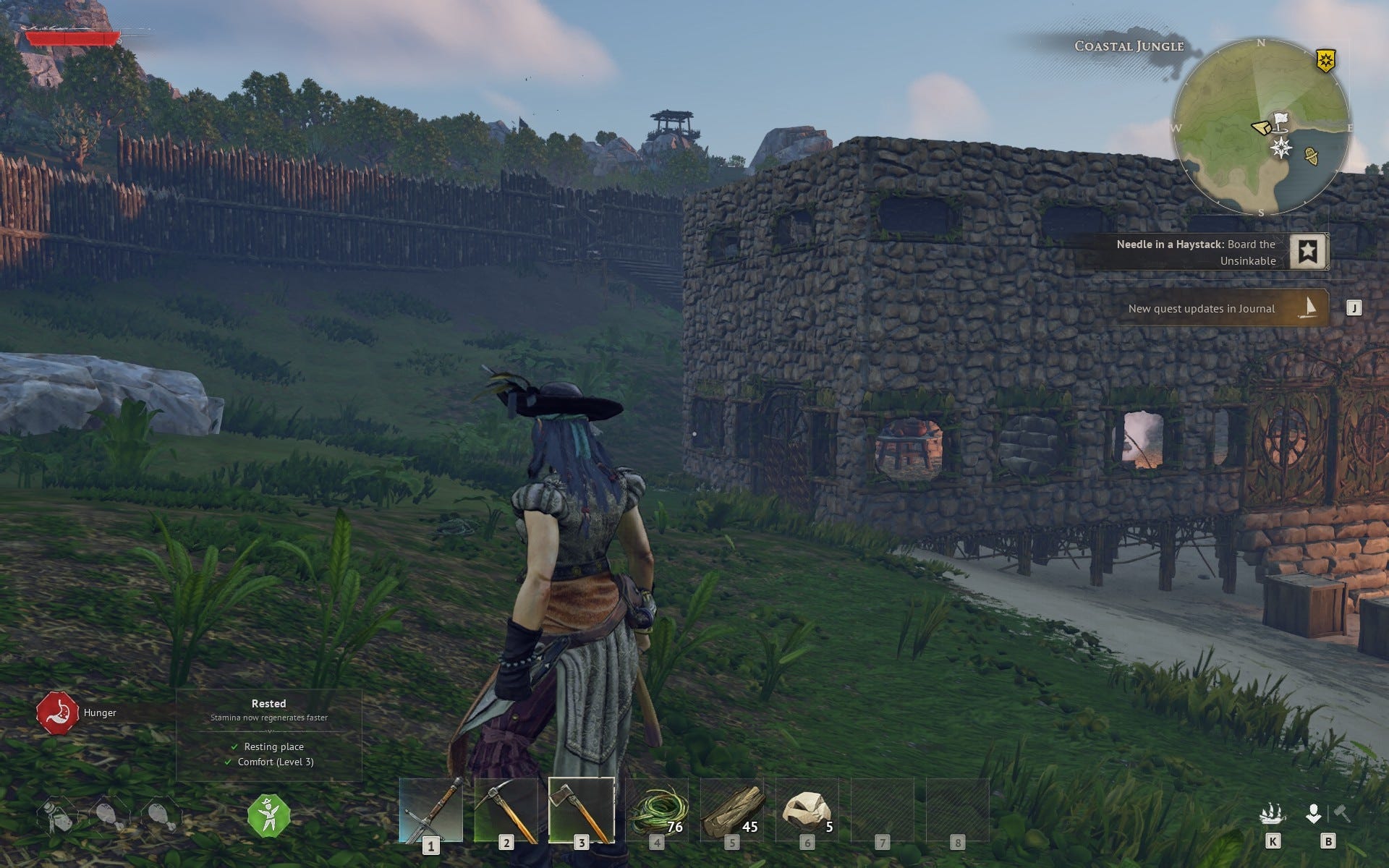1389x868 pixels.
Task: Click the yellow shield marker beside the minimap
Action: [x=1325, y=61]
